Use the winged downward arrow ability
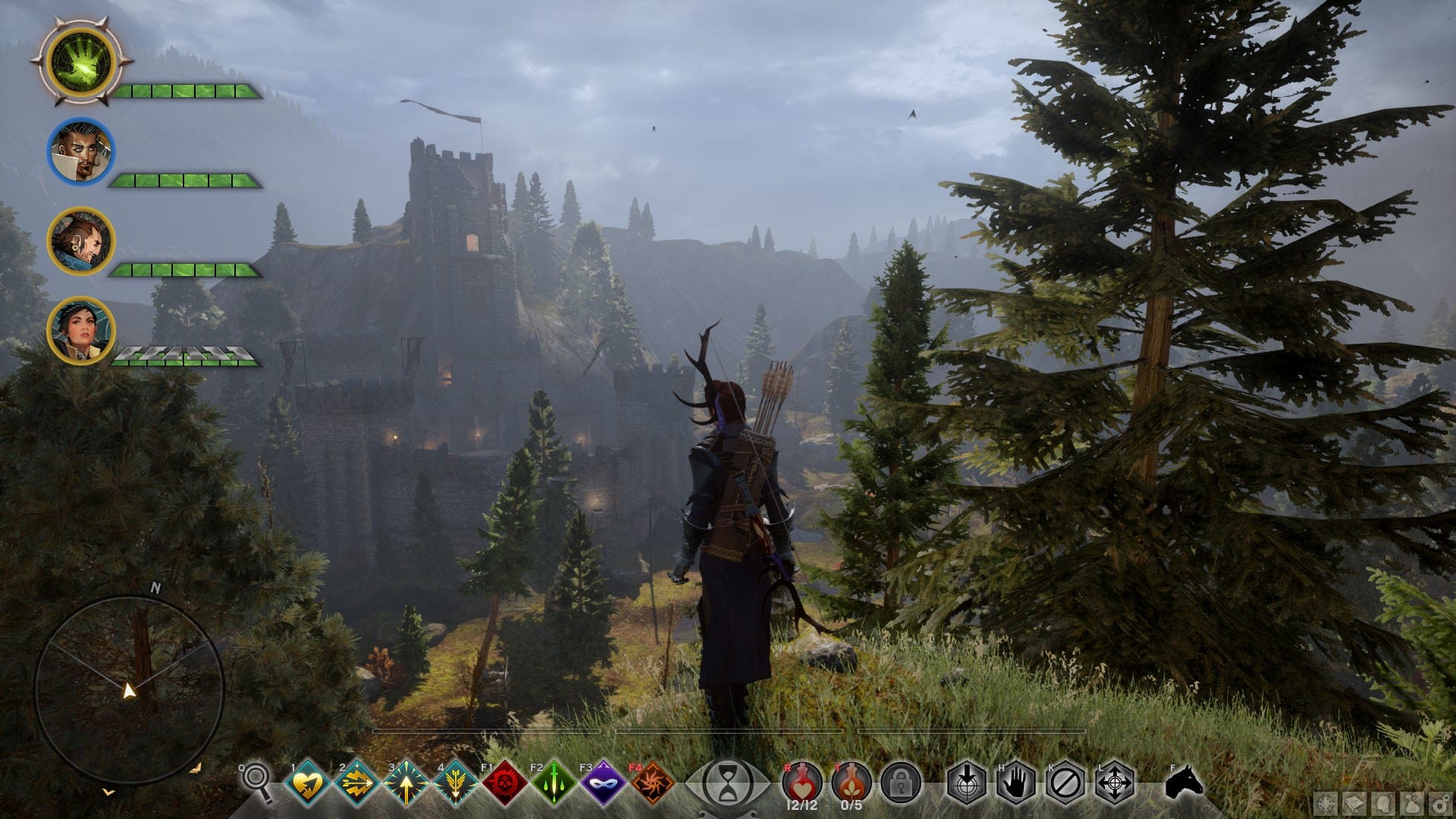Screen dimensions: 1456x819 (x=455, y=782)
